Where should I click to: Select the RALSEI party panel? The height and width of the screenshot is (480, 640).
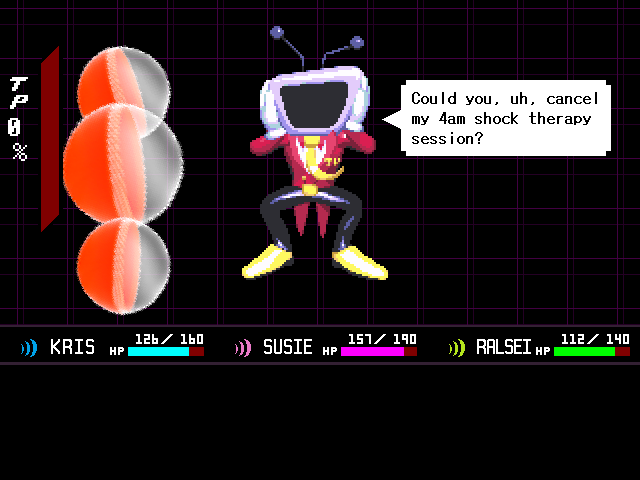(x=538, y=347)
